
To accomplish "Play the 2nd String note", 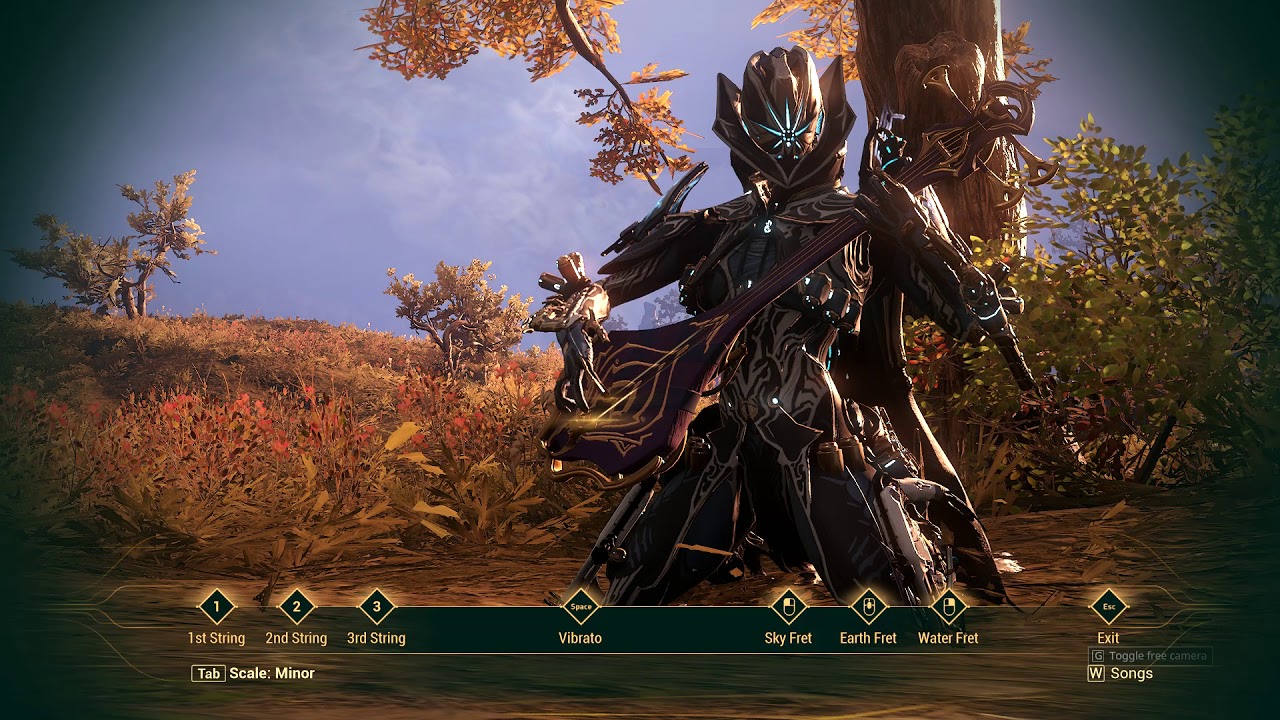I will tap(296, 607).
